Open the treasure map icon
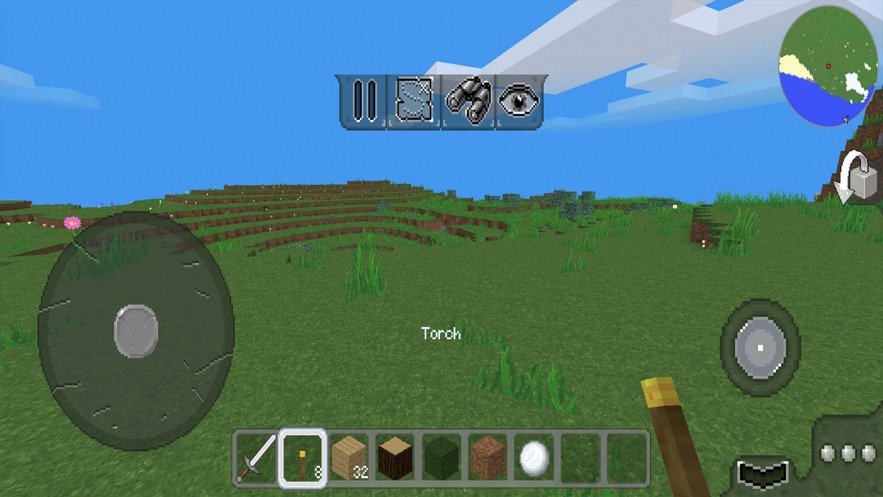The width and height of the screenshot is (883, 497). 414,101
